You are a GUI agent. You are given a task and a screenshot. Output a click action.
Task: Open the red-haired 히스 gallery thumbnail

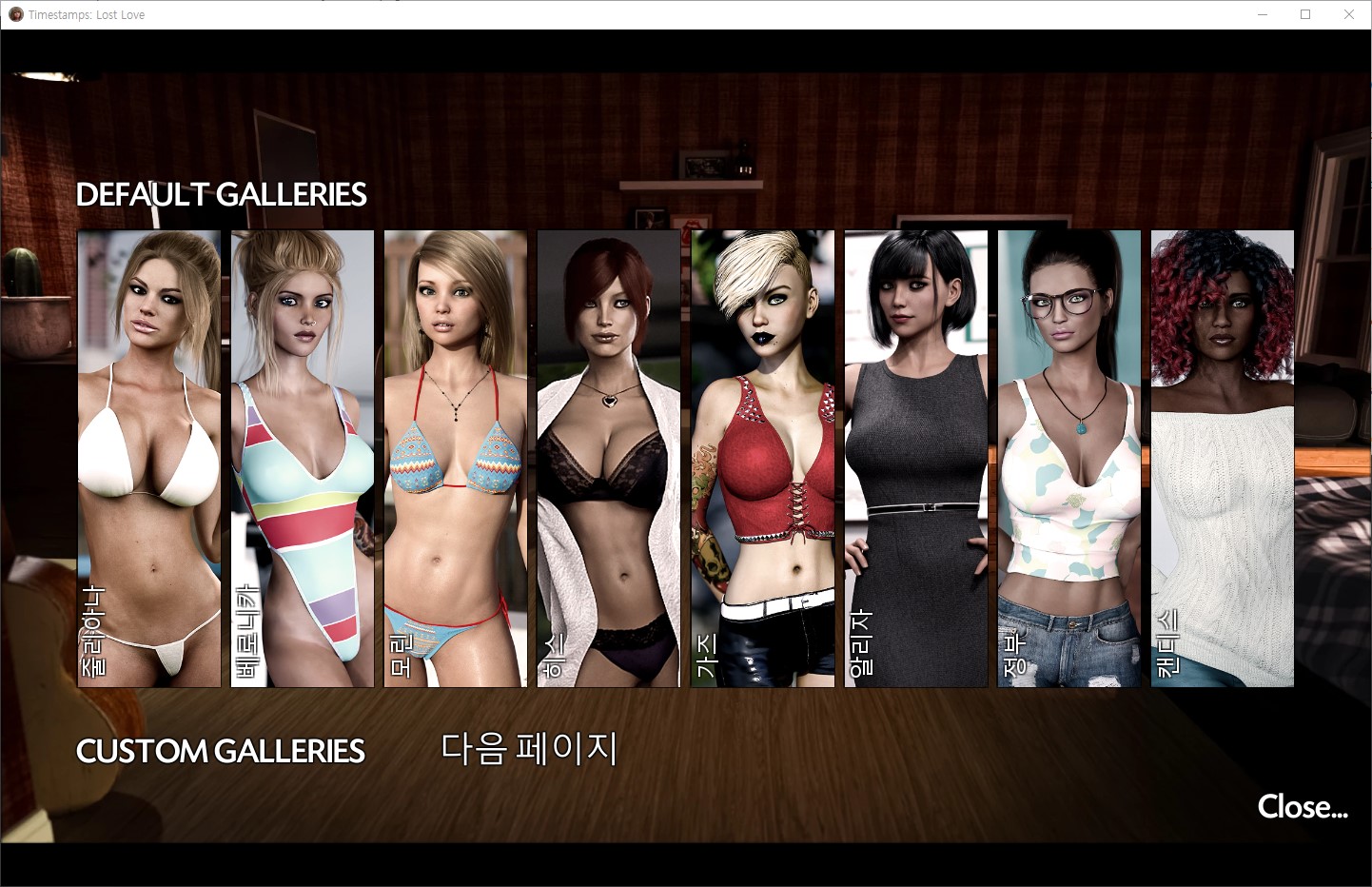click(609, 458)
